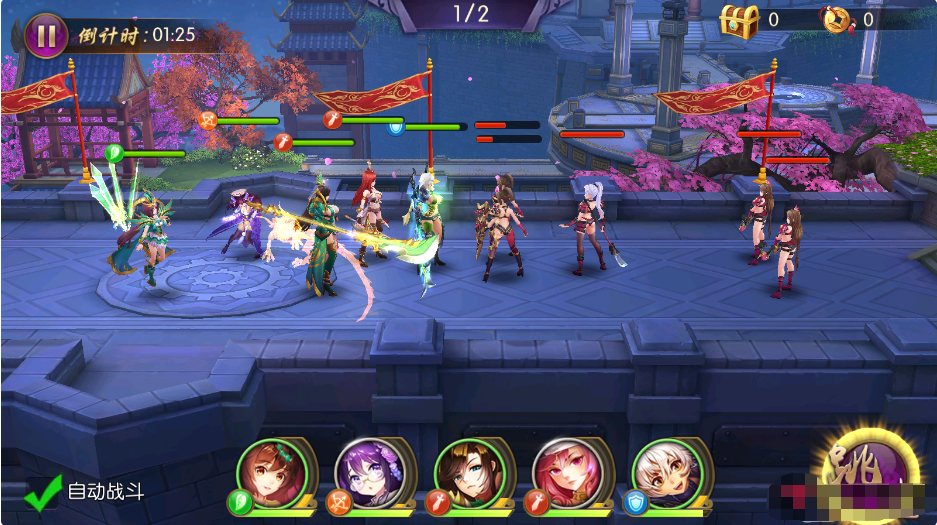Viewport: 937px width, 525px height.
Task: Click the gold coin reward icon
Action: pyautogui.click(x=834, y=19)
